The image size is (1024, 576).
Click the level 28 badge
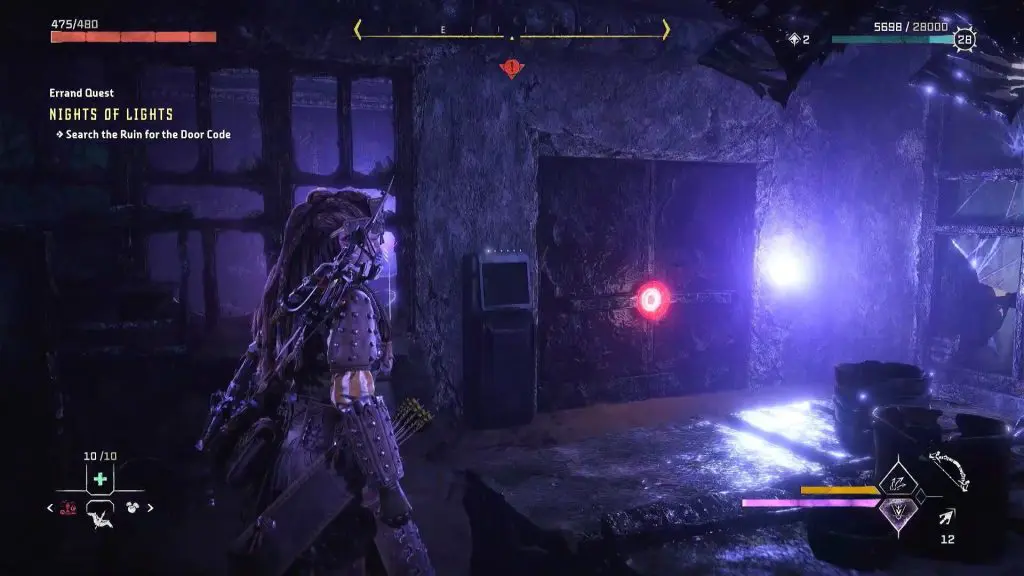click(x=964, y=40)
